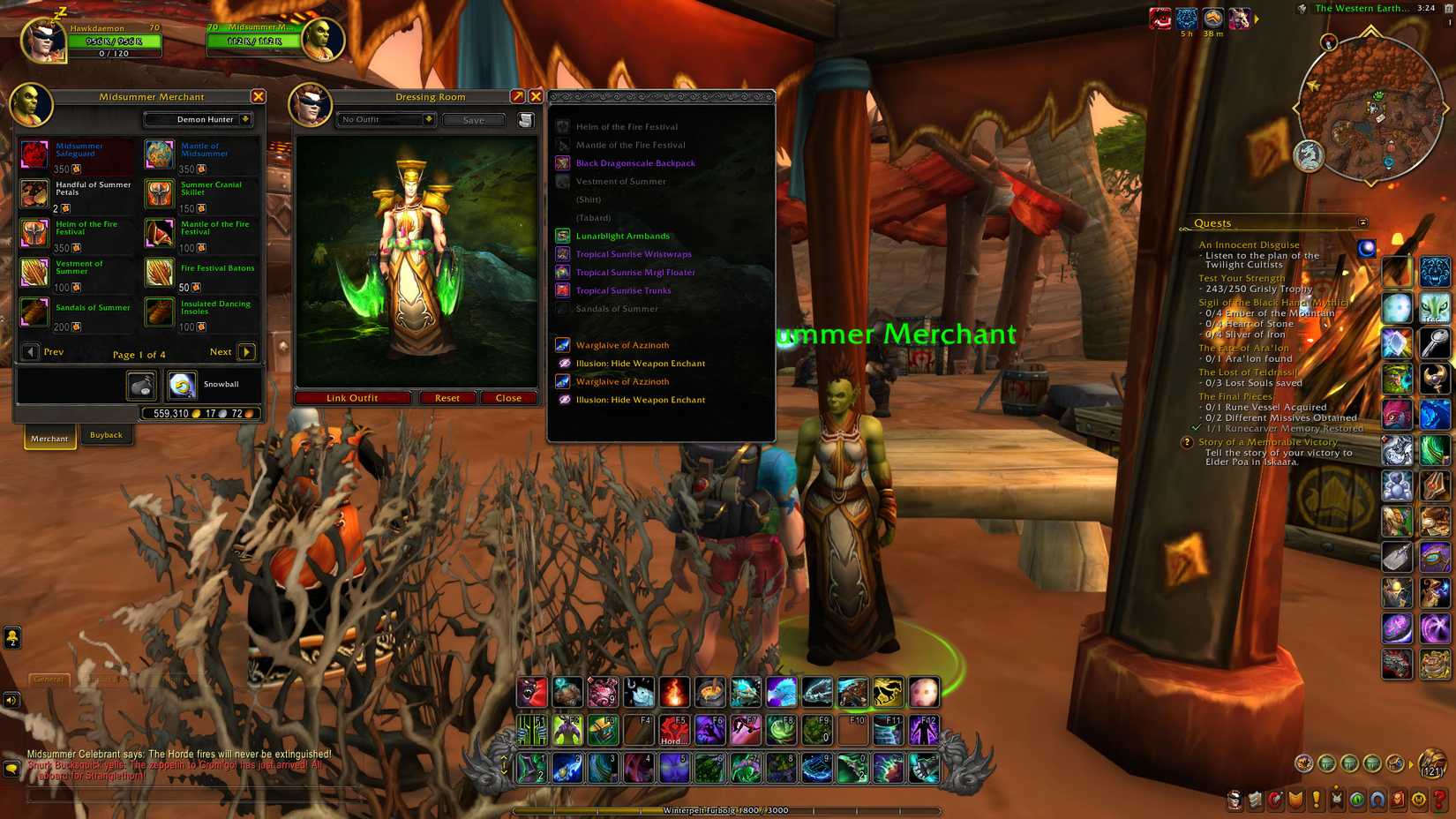Click the Black Dragonscale Backpack icon
The image size is (1456, 819).
coord(562,162)
